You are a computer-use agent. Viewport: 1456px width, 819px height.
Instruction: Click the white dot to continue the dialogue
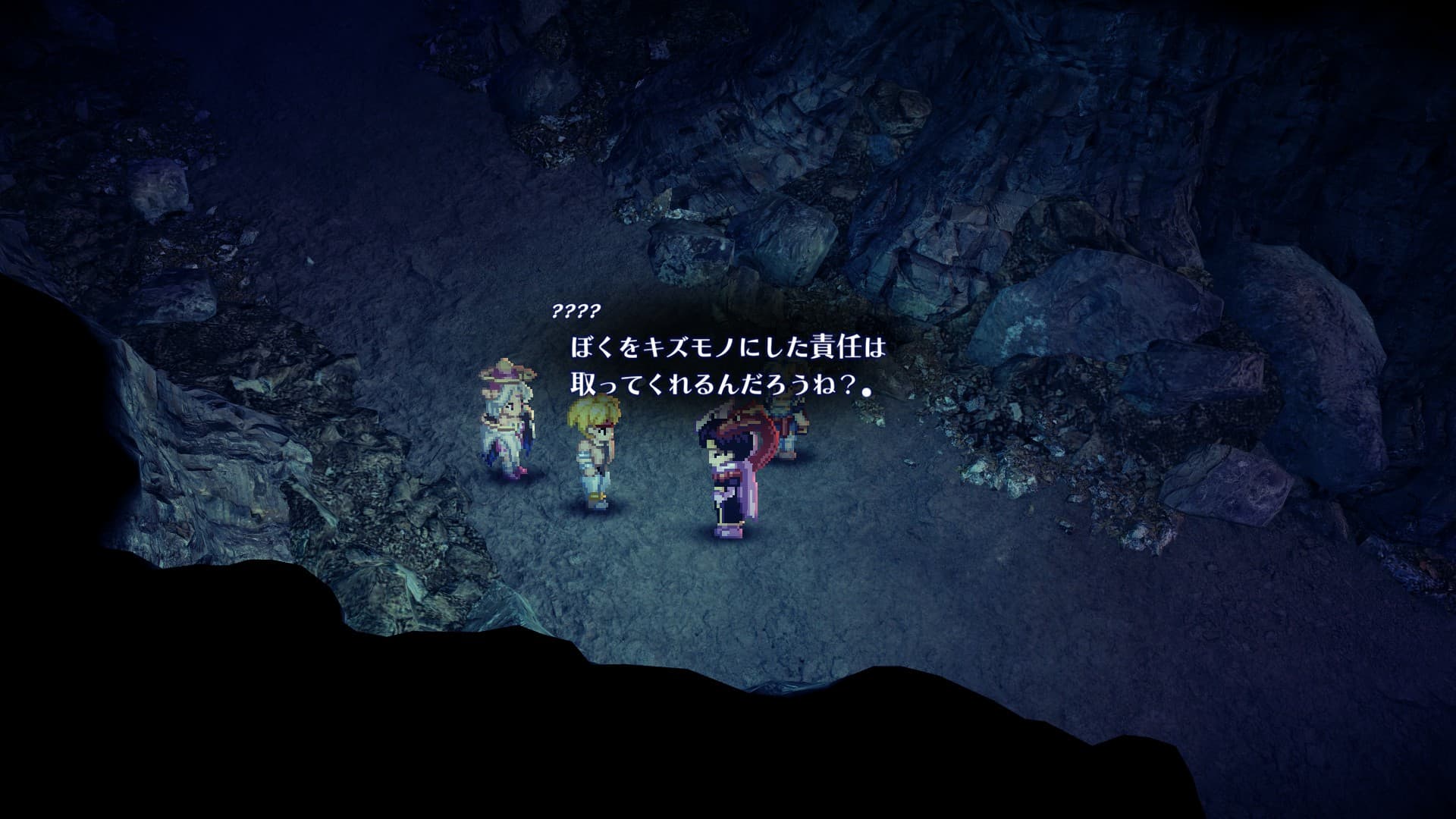click(866, 391)
